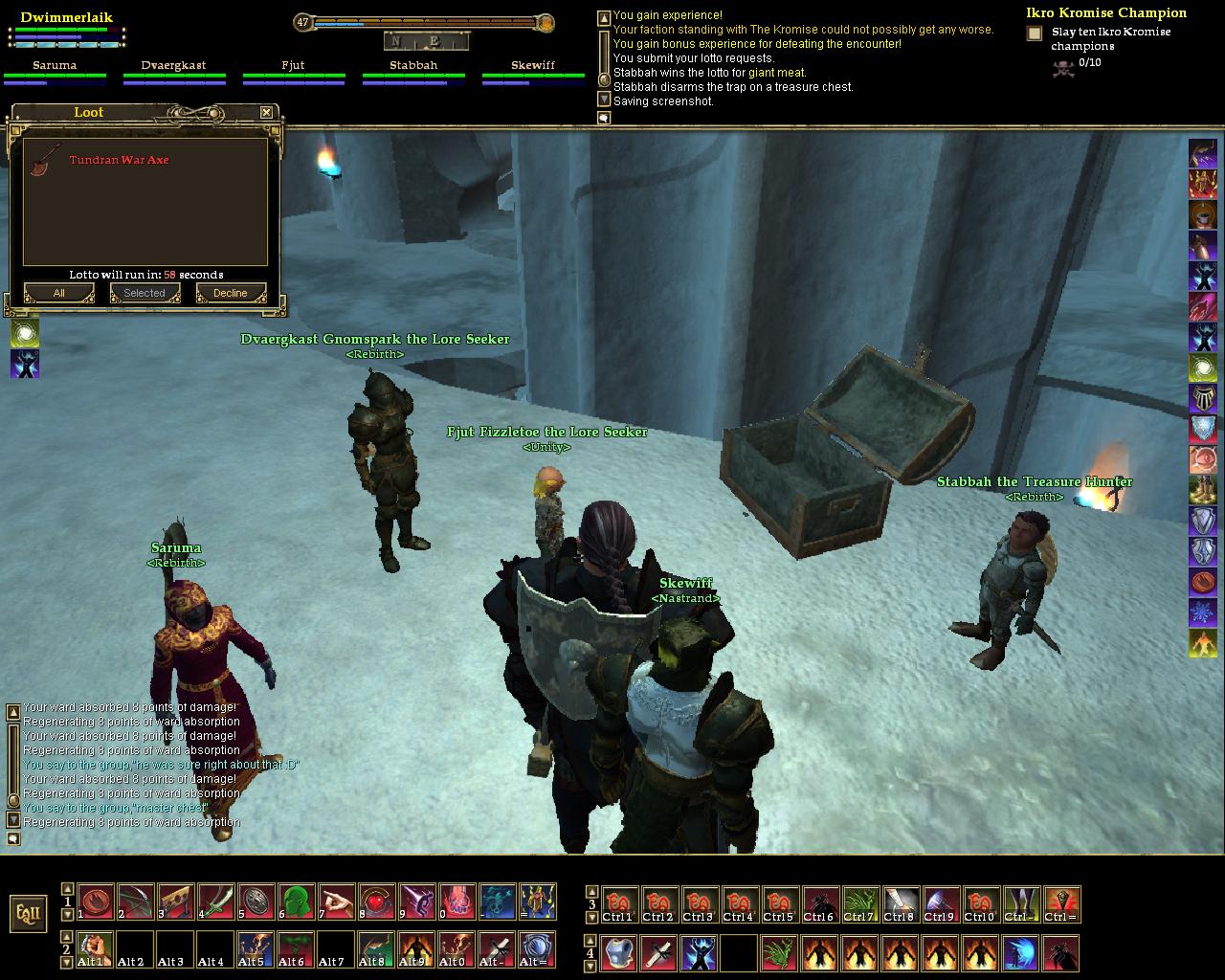Activate the green head ability in slot 6

point(296,902)
